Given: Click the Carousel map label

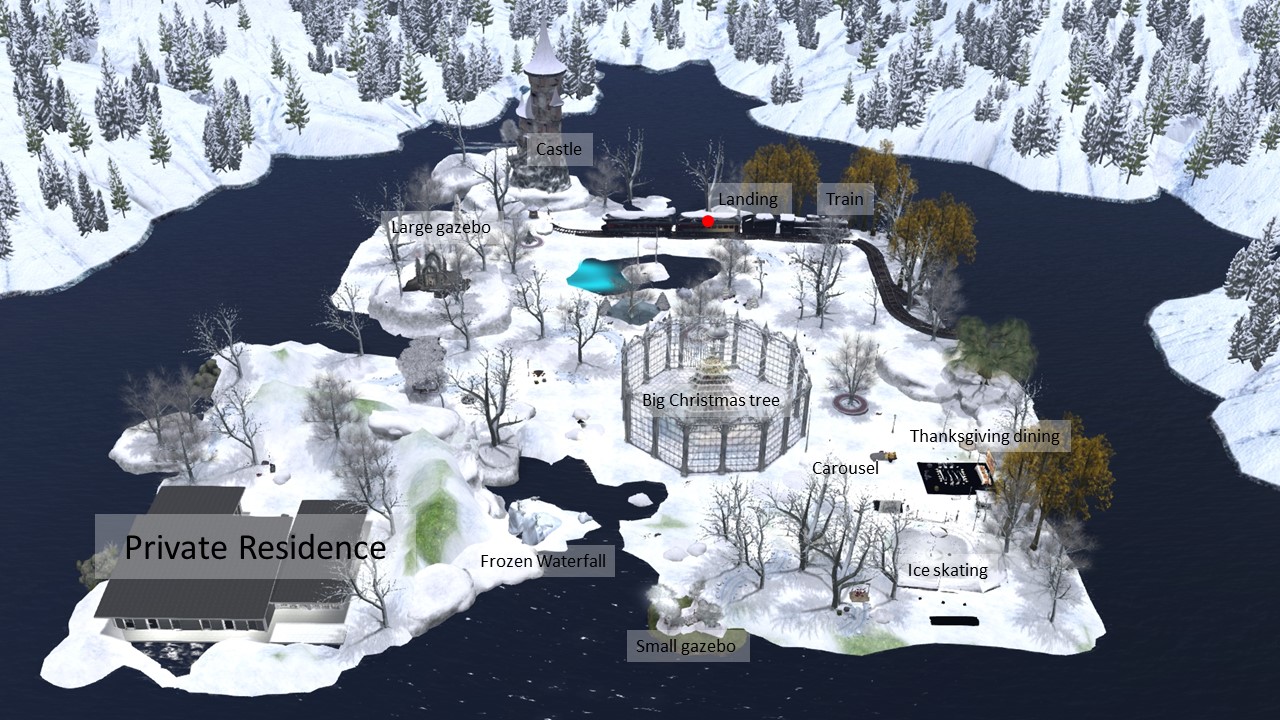Looking at the screenshot, I should click(845, 468).
